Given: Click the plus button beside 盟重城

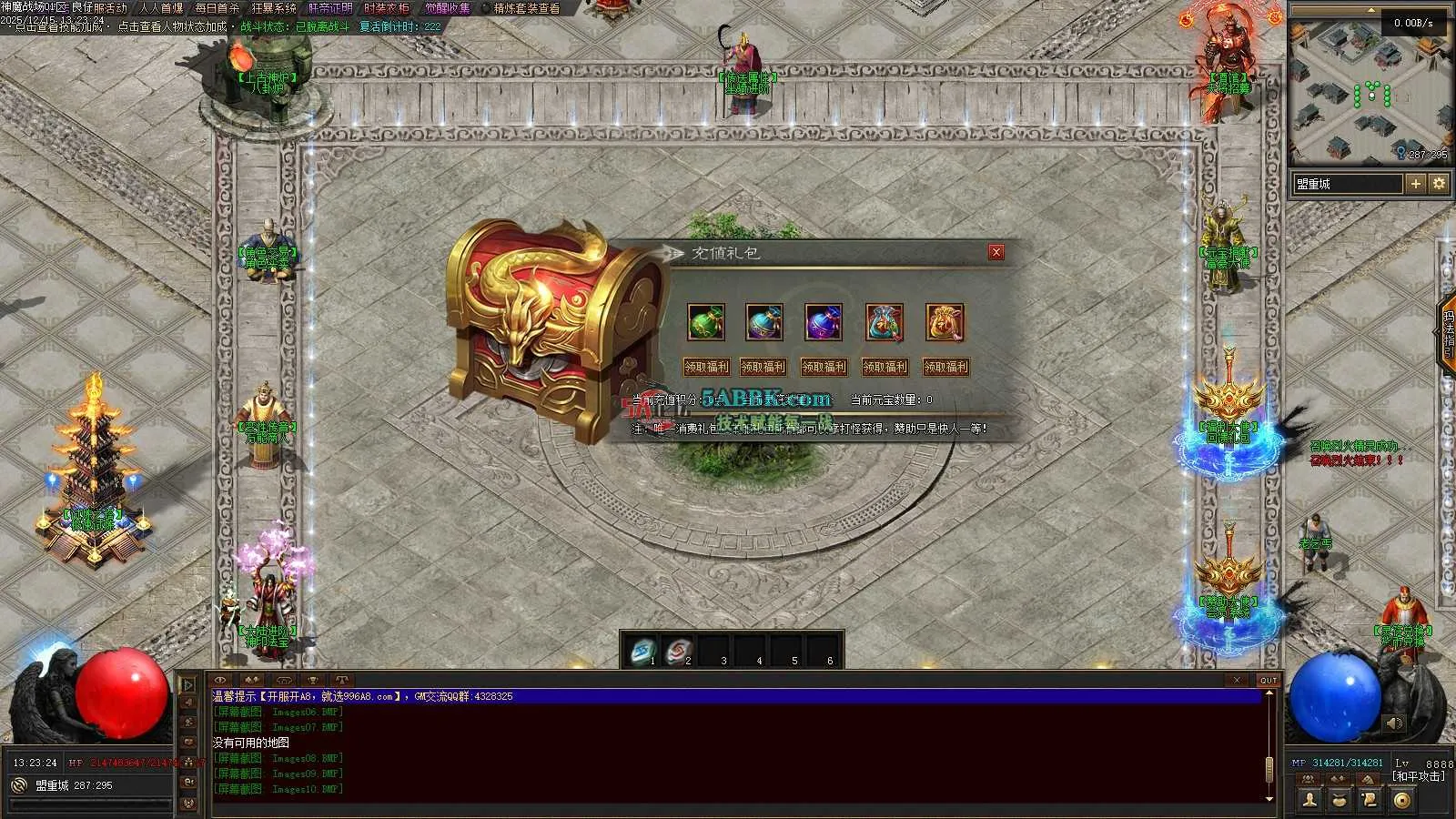Looking at the screenshot, I should pos(1416,184).
